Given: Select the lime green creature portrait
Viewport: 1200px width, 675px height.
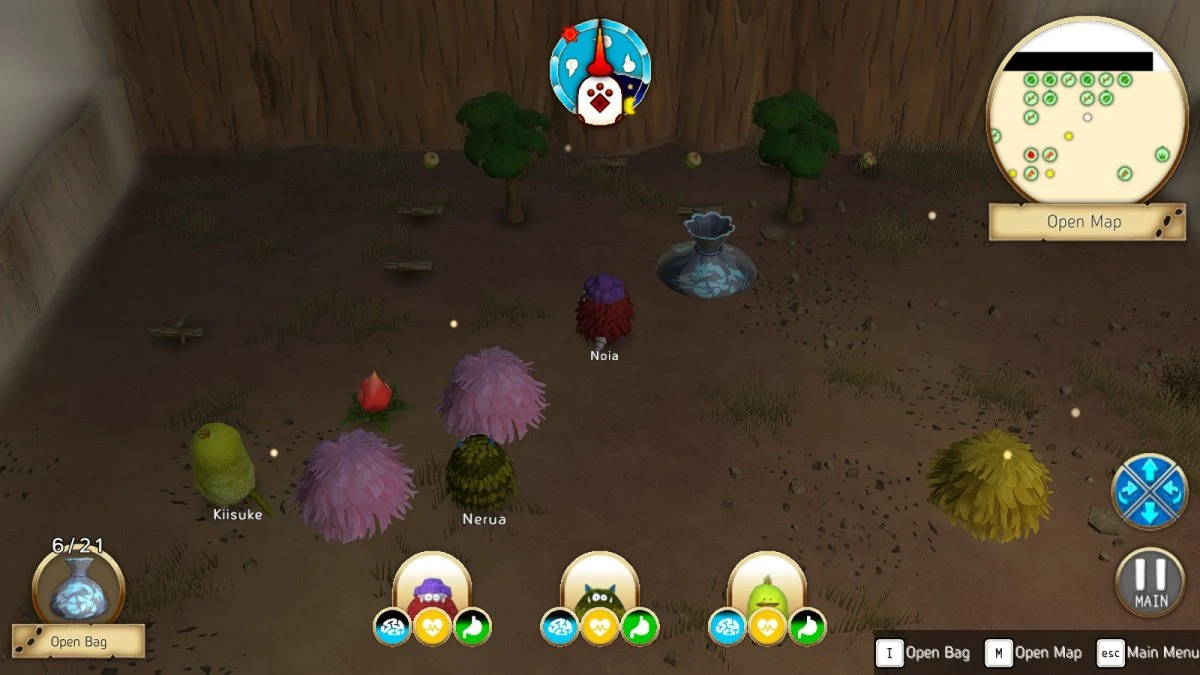Looking at the screenshot, I should point(767,585).
